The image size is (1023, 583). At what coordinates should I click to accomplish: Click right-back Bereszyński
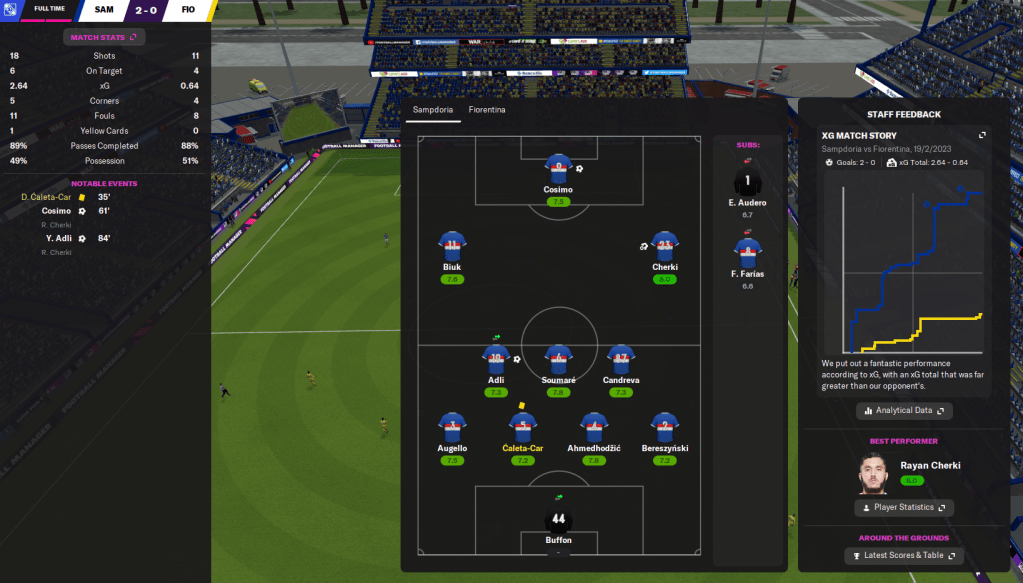click(x=665, y=427)
